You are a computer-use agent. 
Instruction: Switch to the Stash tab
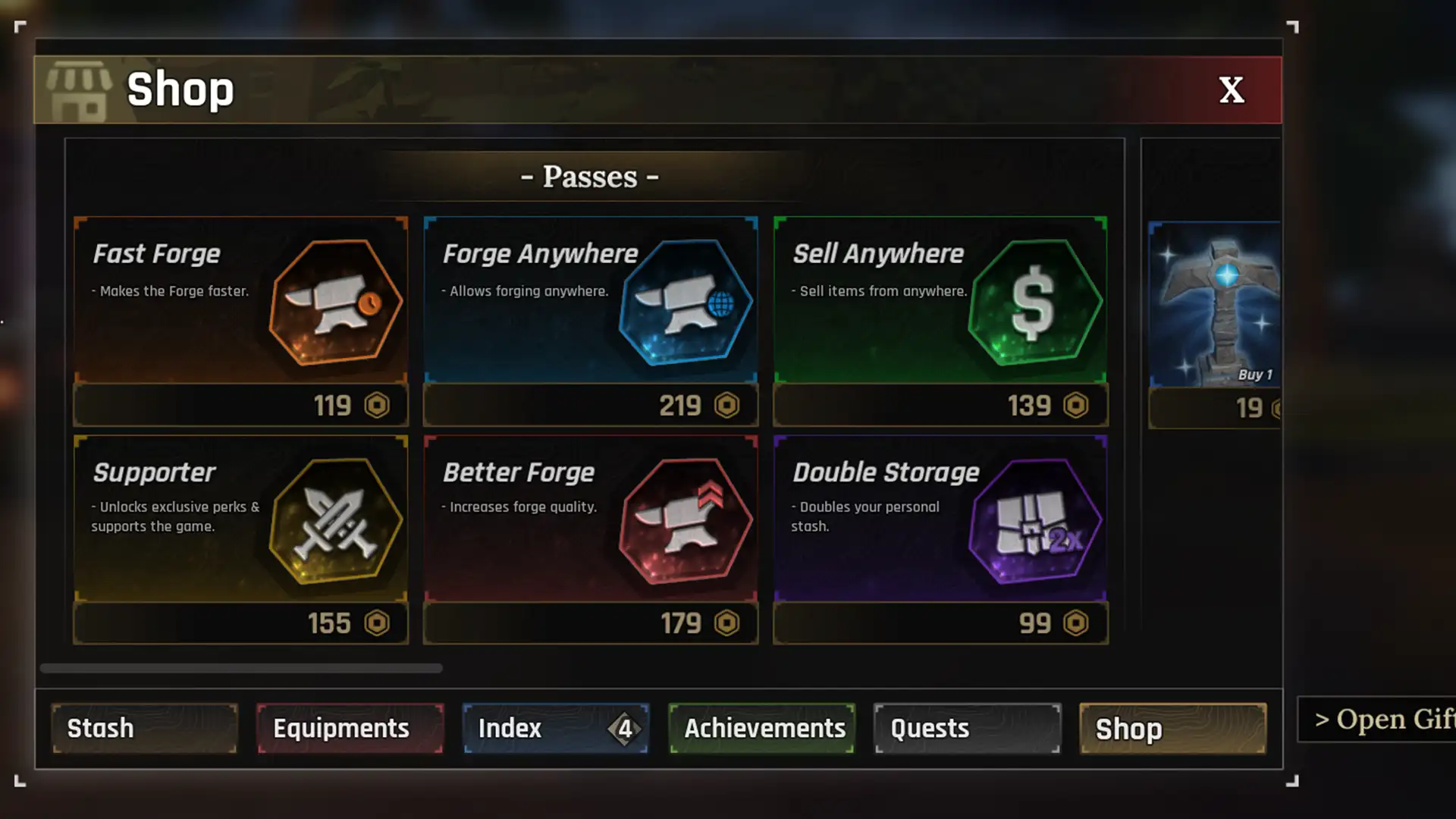tap(144, 728)
